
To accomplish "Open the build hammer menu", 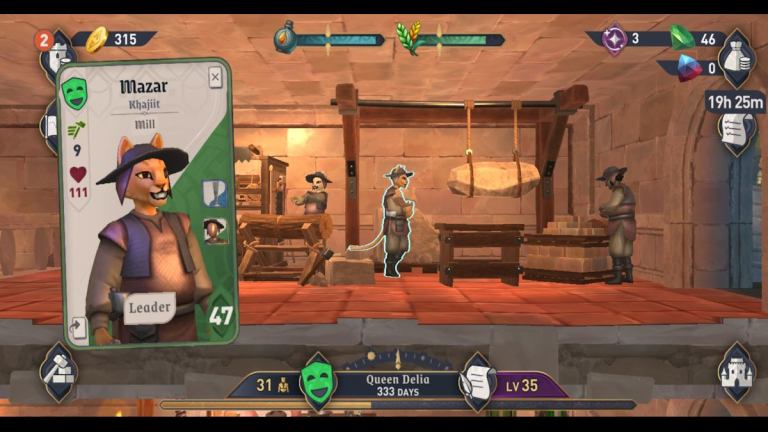I will (58, 371).
